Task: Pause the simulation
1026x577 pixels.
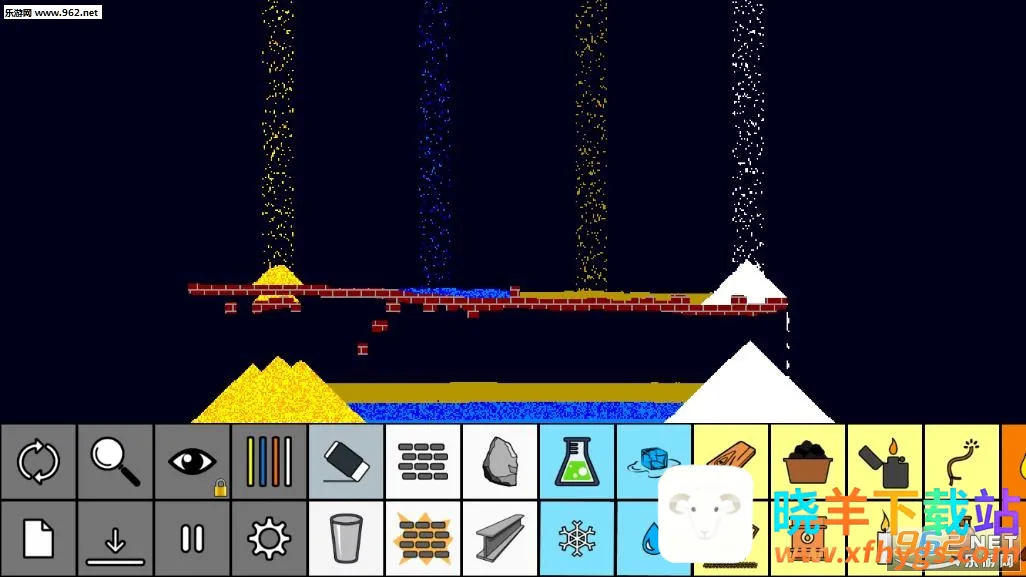Action: tap(192, 539)
